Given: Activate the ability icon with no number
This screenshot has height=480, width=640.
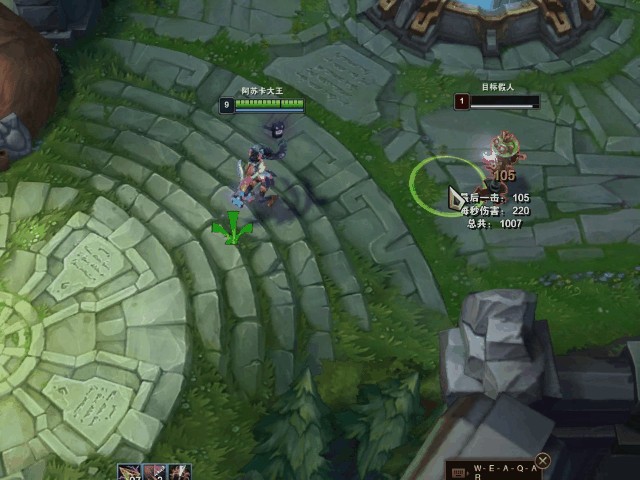Looking at the screenshot, I should point(179,472).
